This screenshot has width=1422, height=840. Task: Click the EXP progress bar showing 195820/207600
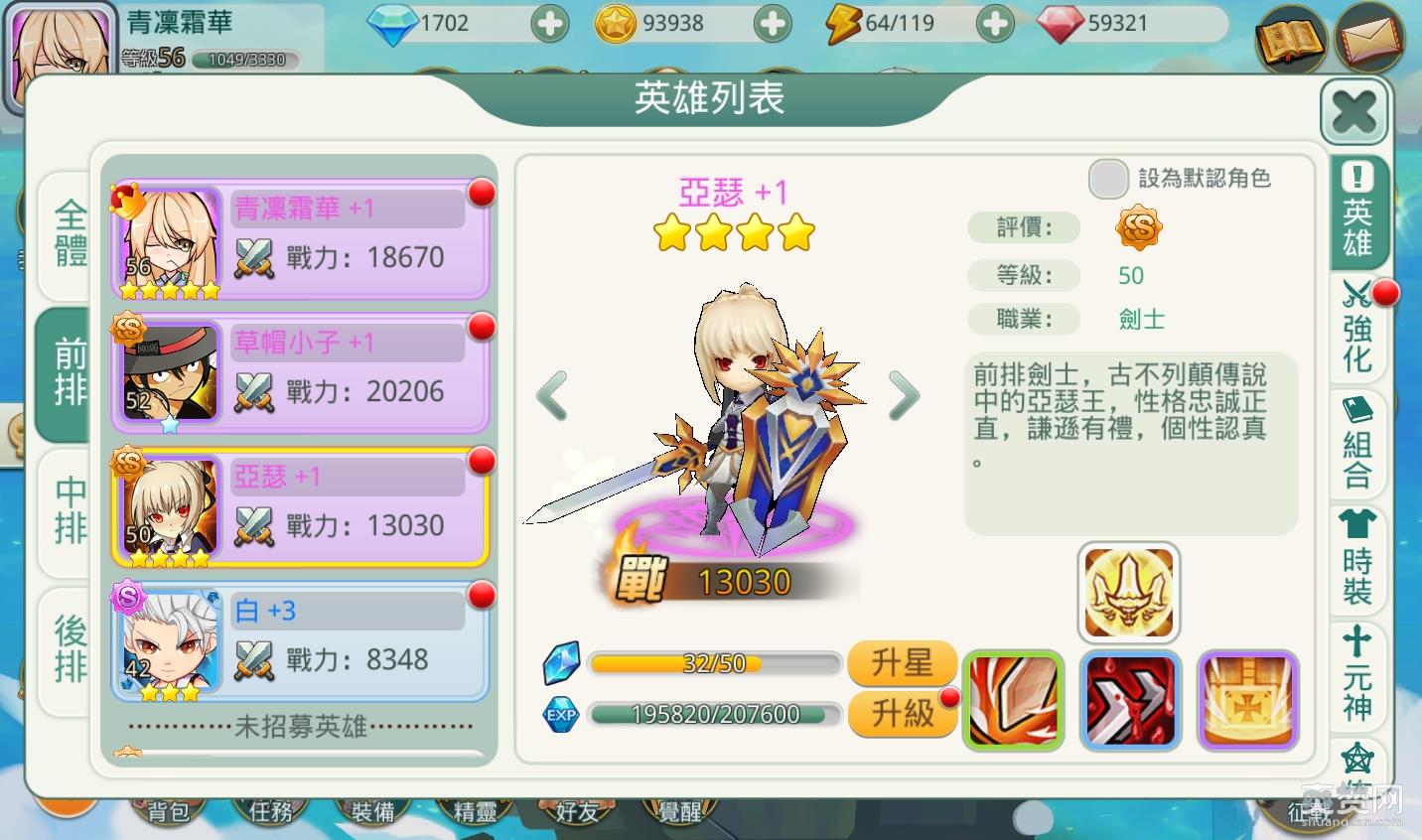tap(714, 714)
